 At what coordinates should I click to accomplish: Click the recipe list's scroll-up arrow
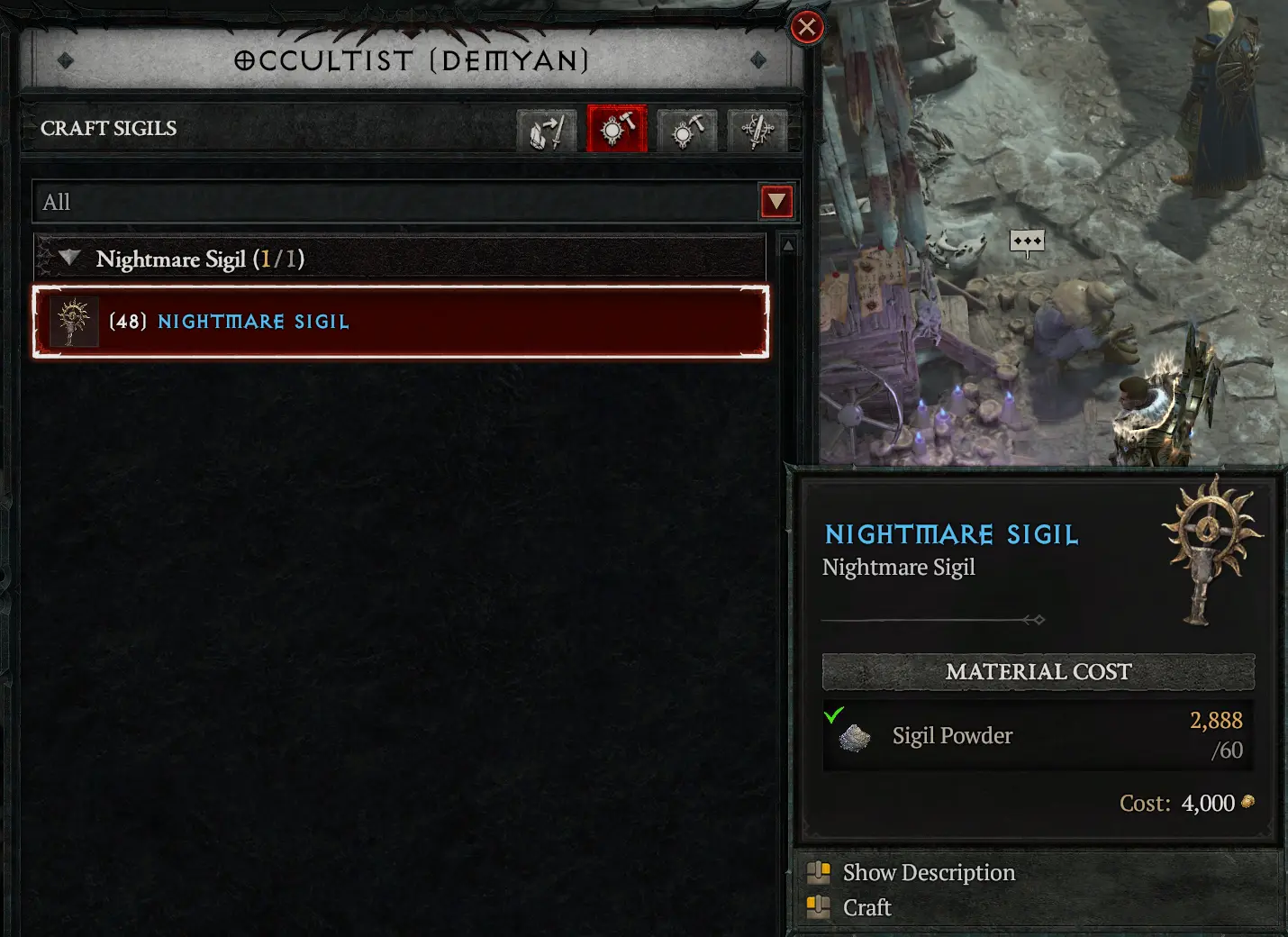[788, 246]
